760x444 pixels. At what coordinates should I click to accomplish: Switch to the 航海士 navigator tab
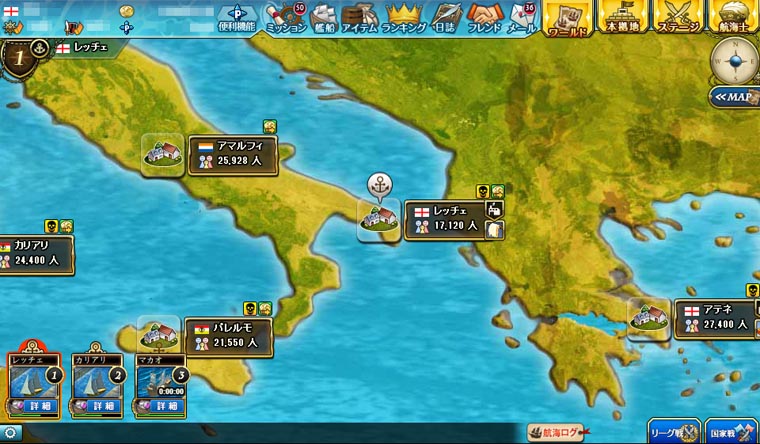point(732,18)
